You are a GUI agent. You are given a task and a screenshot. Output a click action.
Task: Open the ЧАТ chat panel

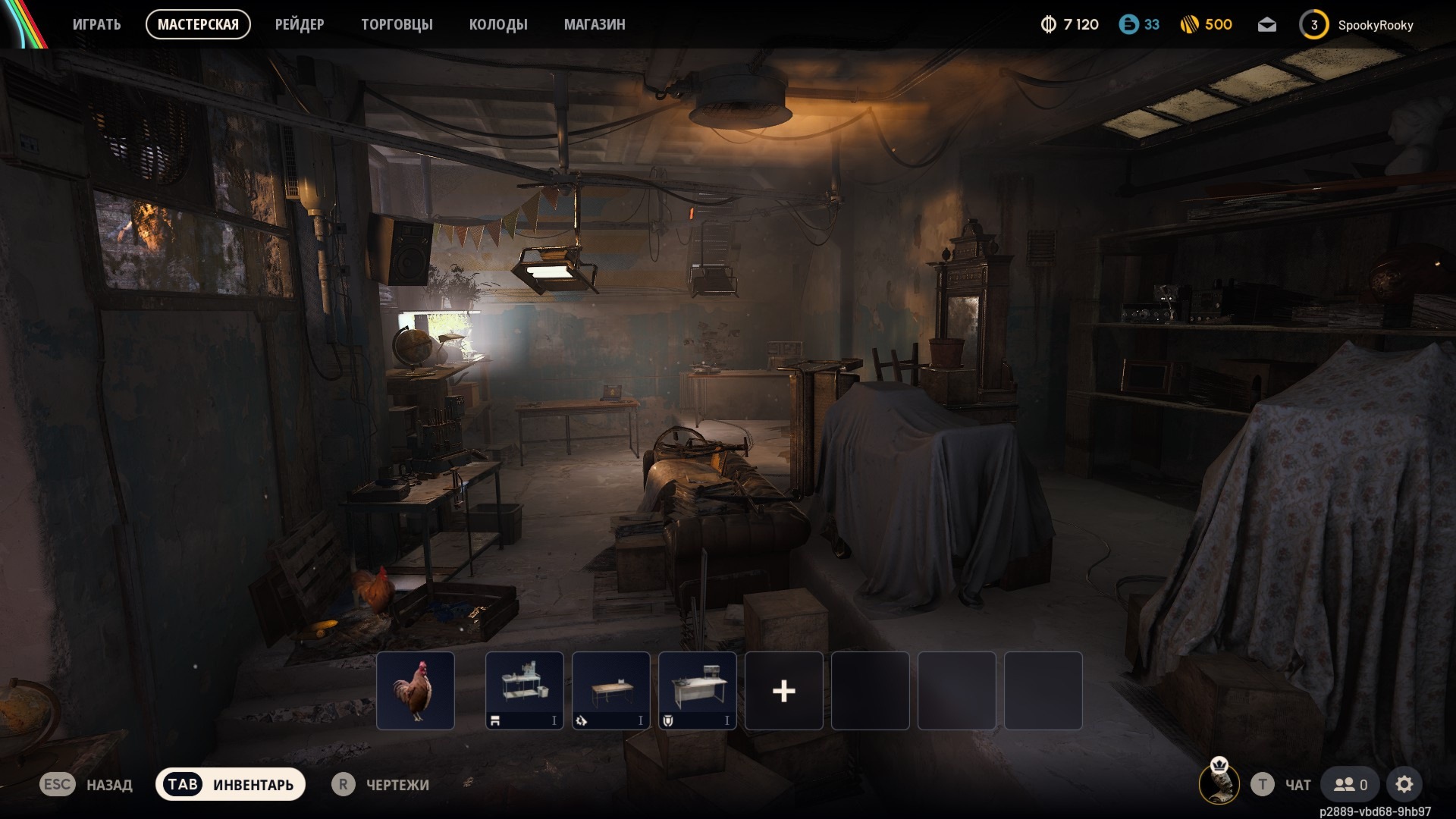point(1282,785)
